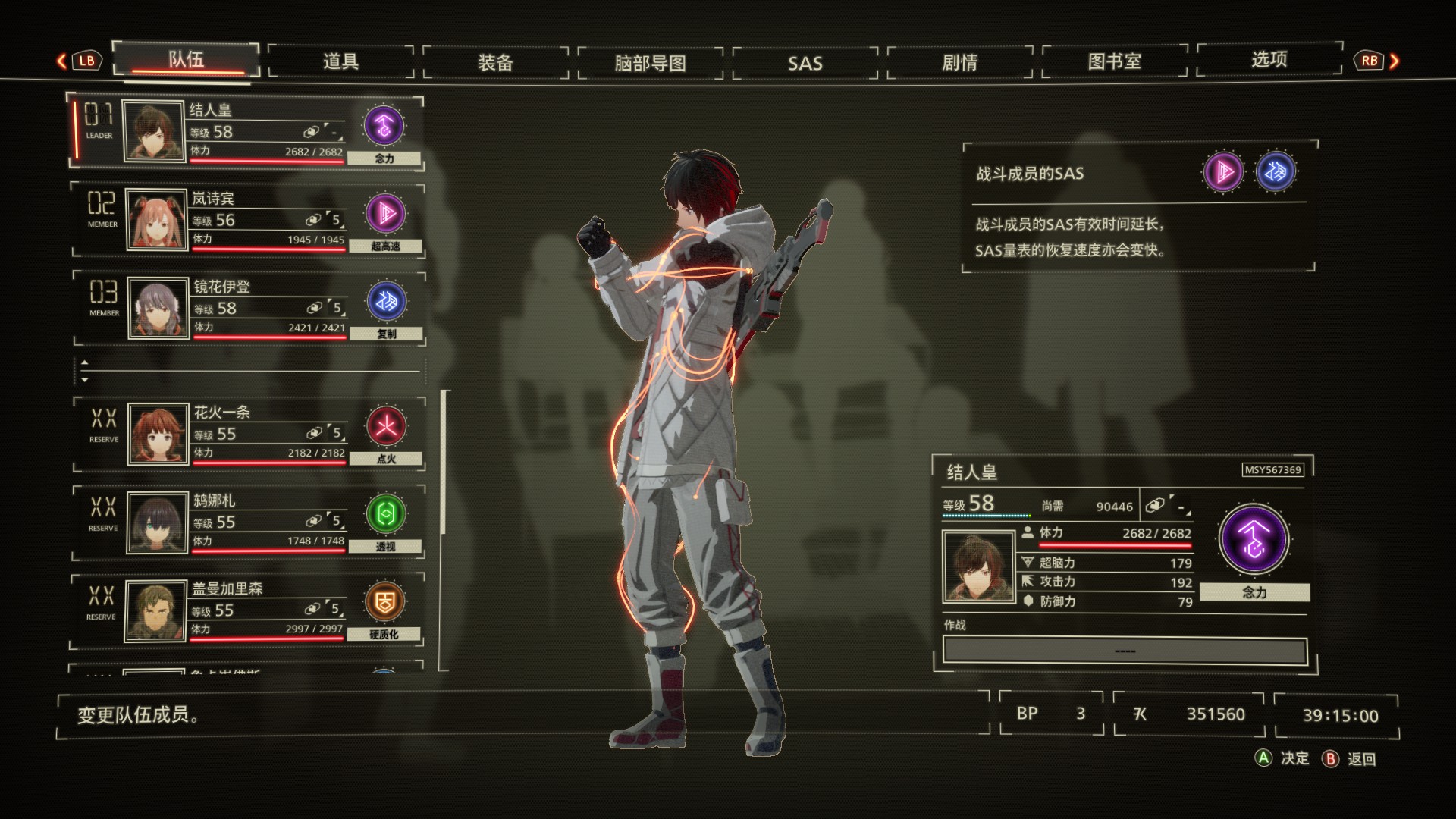Click the purple 念力 icon in status panel
The image size is (1456, 819).
tap(1254, 539)
